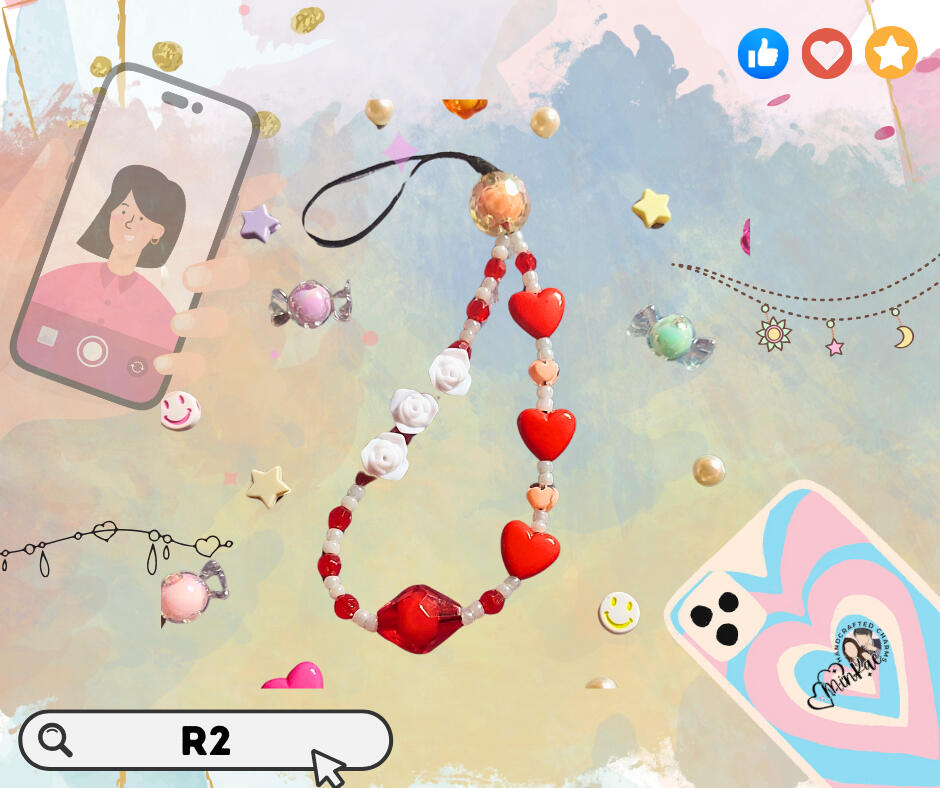Select the orange star favorite icon
The width and height of the screenshot is (940, 788).
(x=890, y=53)
